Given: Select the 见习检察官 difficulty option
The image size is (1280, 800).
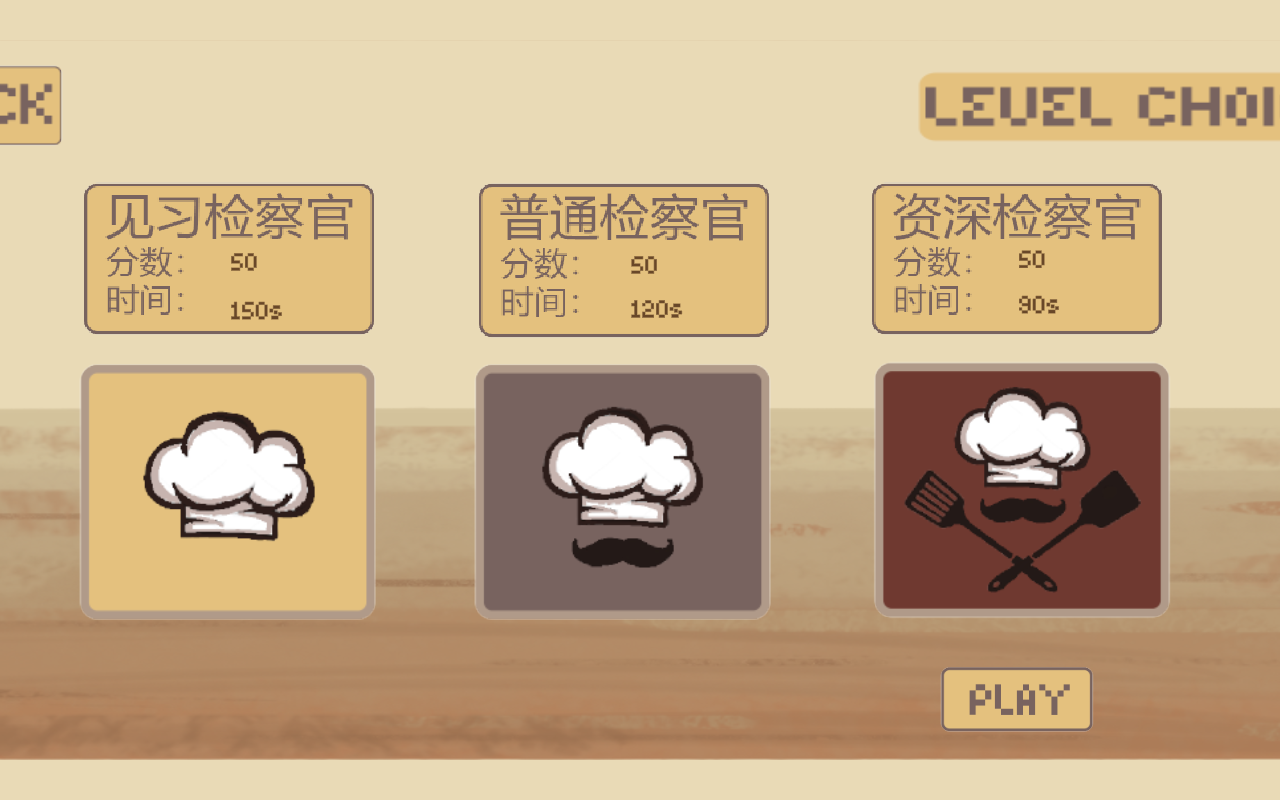Looking at the screenshot, I should (227, 490).
